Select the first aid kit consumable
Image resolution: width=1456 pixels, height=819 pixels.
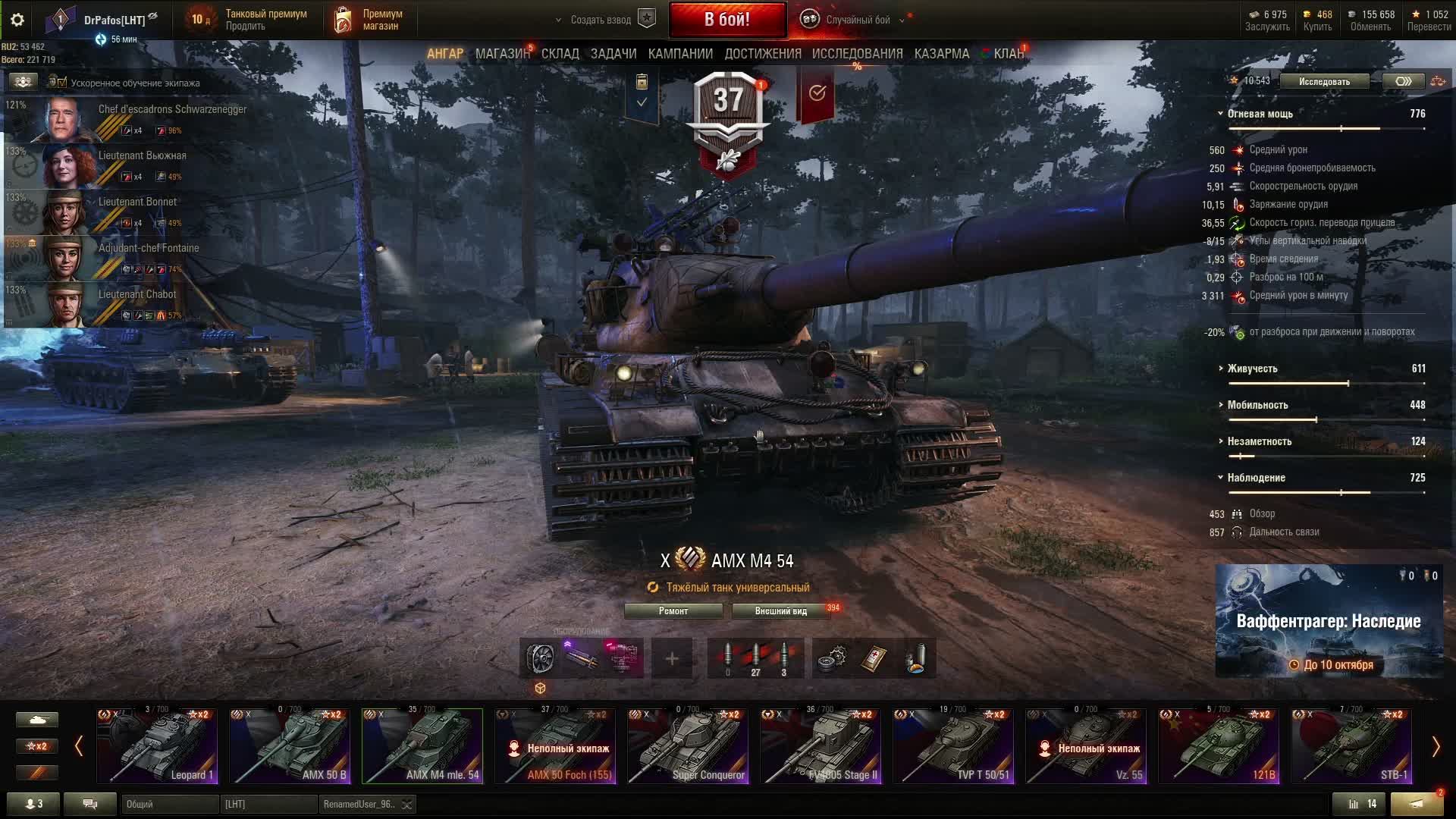tap(874, 657)
